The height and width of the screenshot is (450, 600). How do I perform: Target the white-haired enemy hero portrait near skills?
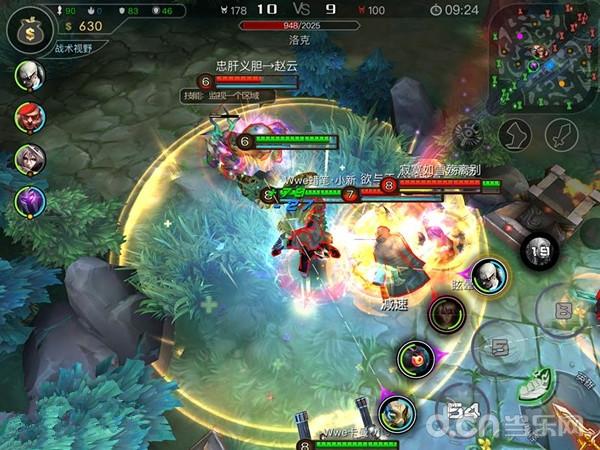click(487, 274)
